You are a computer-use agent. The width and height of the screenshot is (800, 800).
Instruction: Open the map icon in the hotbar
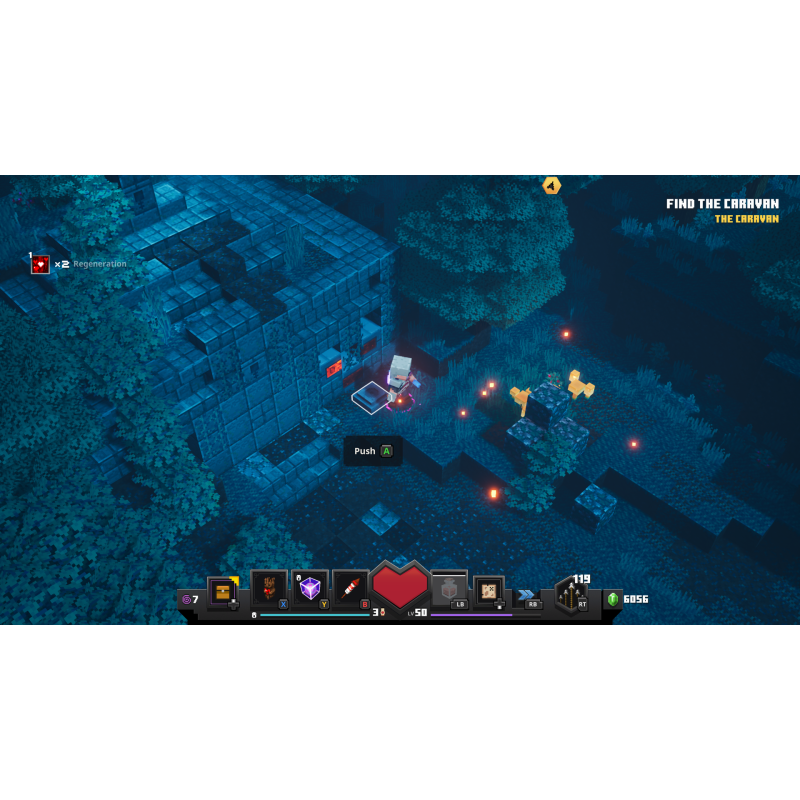click(489, 590)
